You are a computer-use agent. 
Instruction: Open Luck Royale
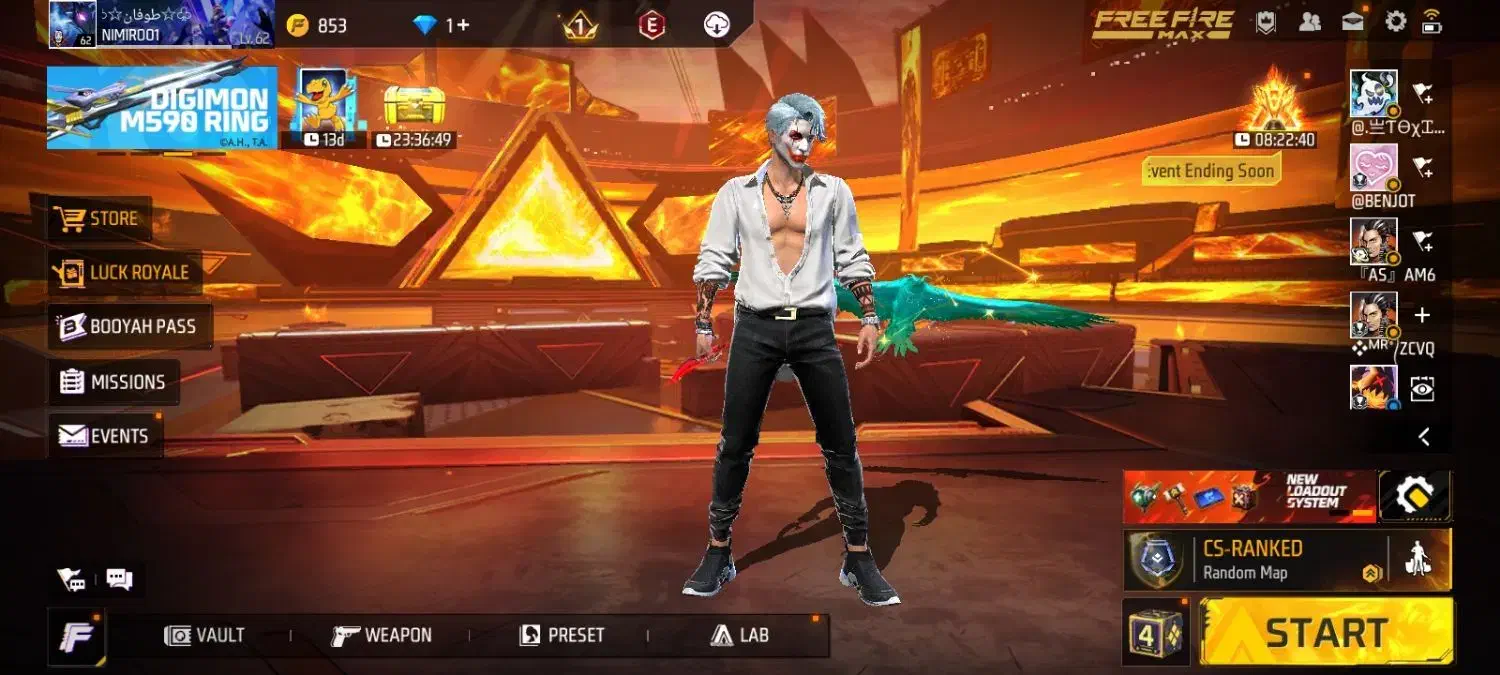click(x=124, y=272)
